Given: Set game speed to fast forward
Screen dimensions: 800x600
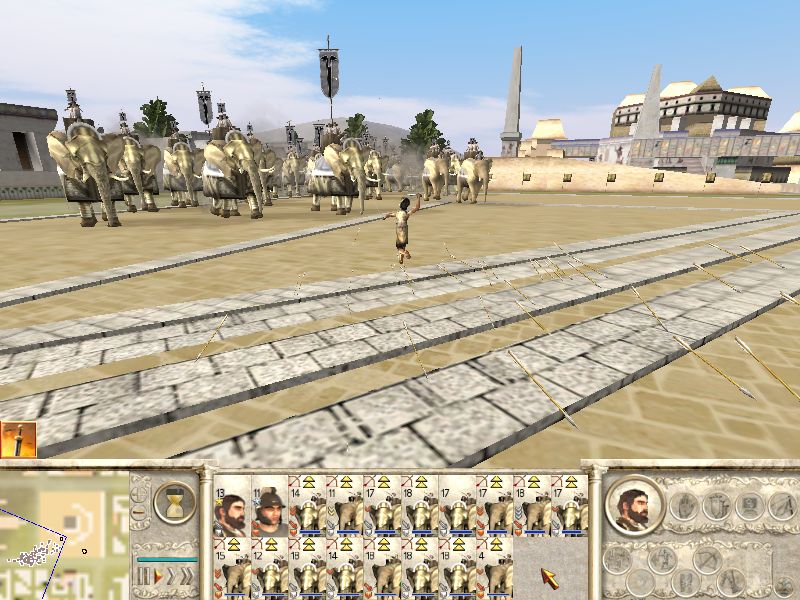Looking at the screenshot, I should (171, 577).
